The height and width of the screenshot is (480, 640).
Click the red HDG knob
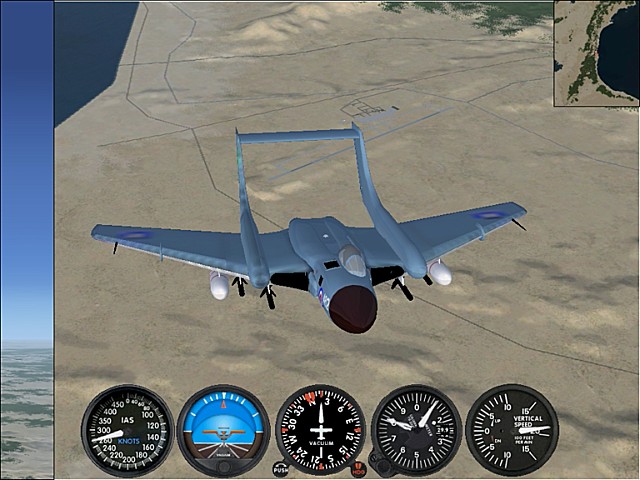point(359,470)
